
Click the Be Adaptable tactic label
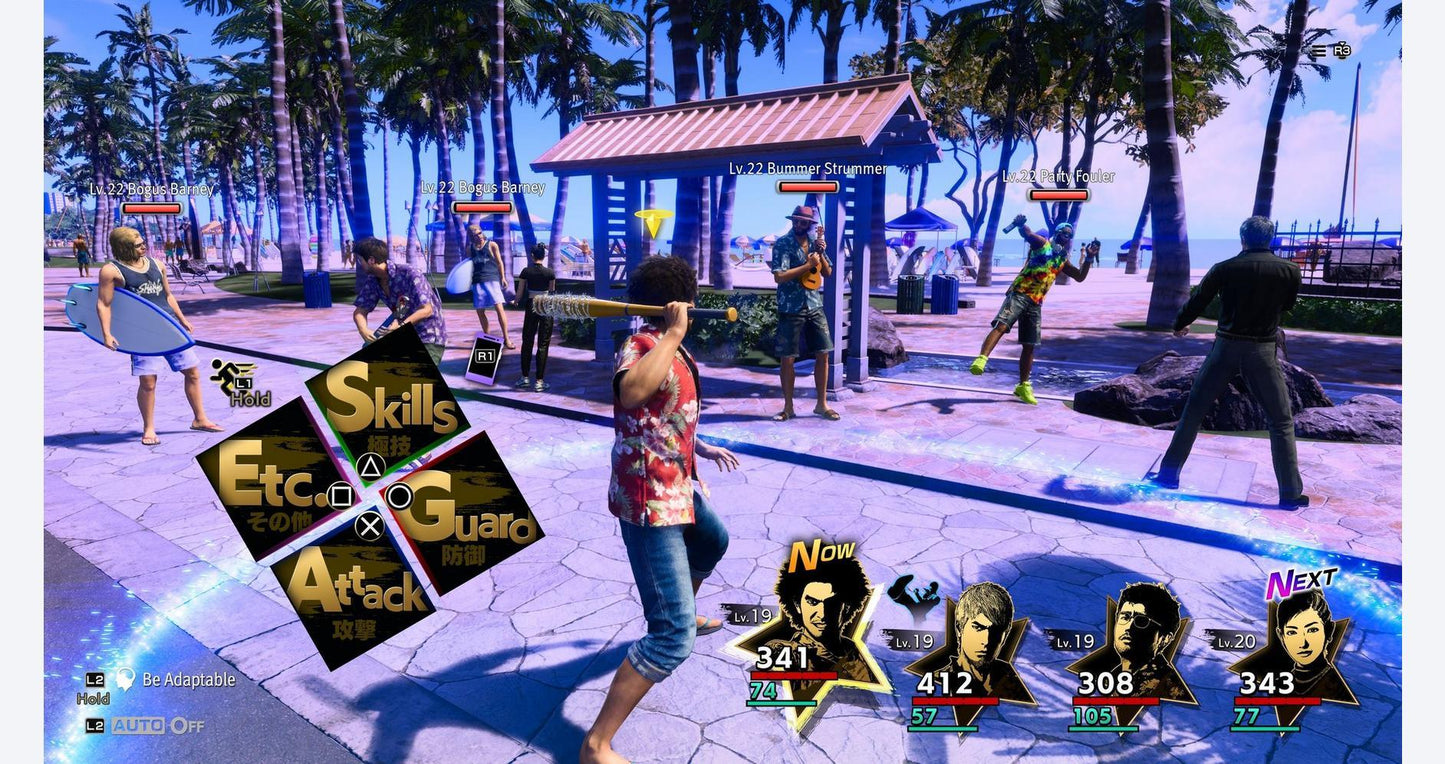click(x=188, y=680)
